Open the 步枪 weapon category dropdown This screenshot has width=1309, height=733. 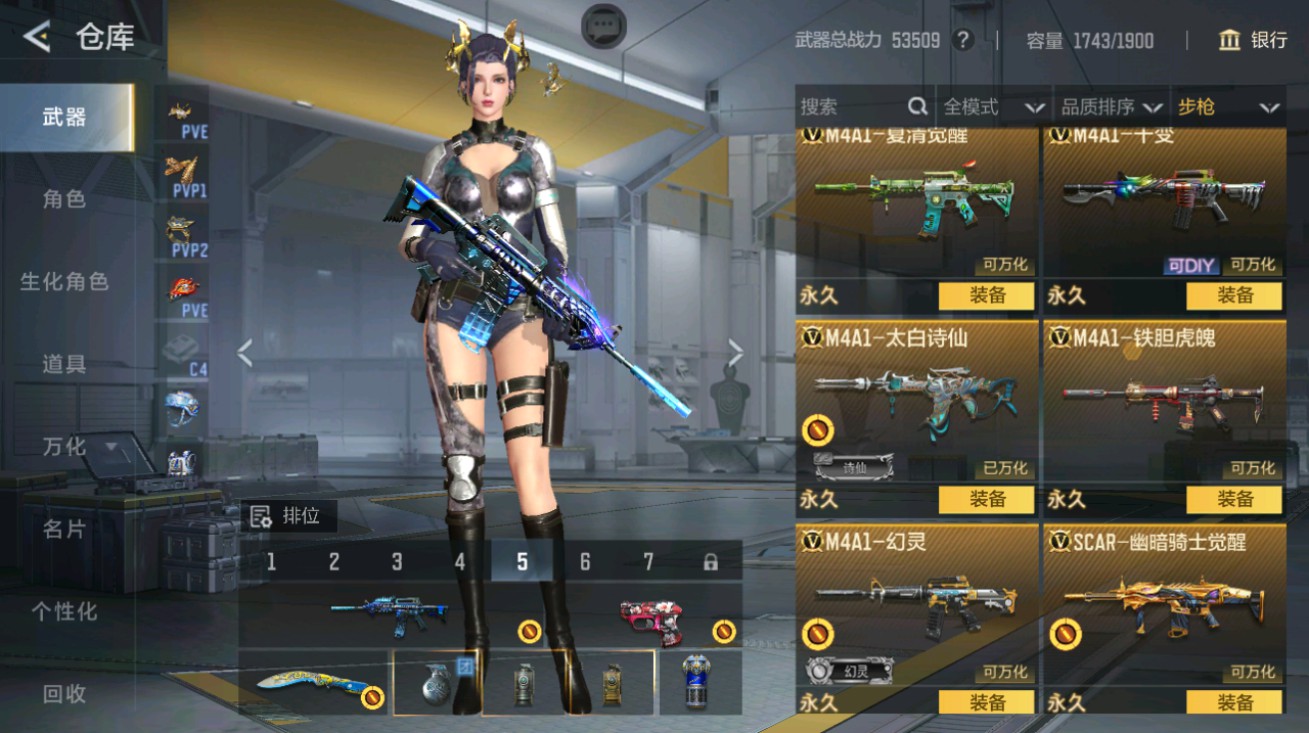coord(1226,107)
